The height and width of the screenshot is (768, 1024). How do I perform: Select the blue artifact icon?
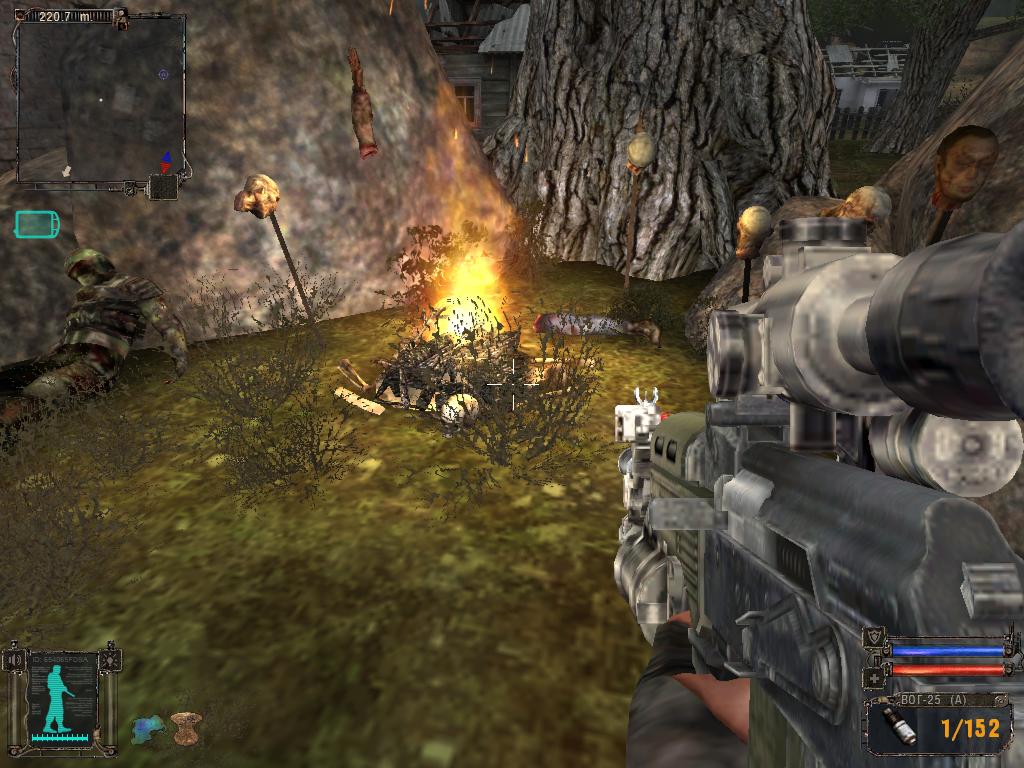click(148, 727)
